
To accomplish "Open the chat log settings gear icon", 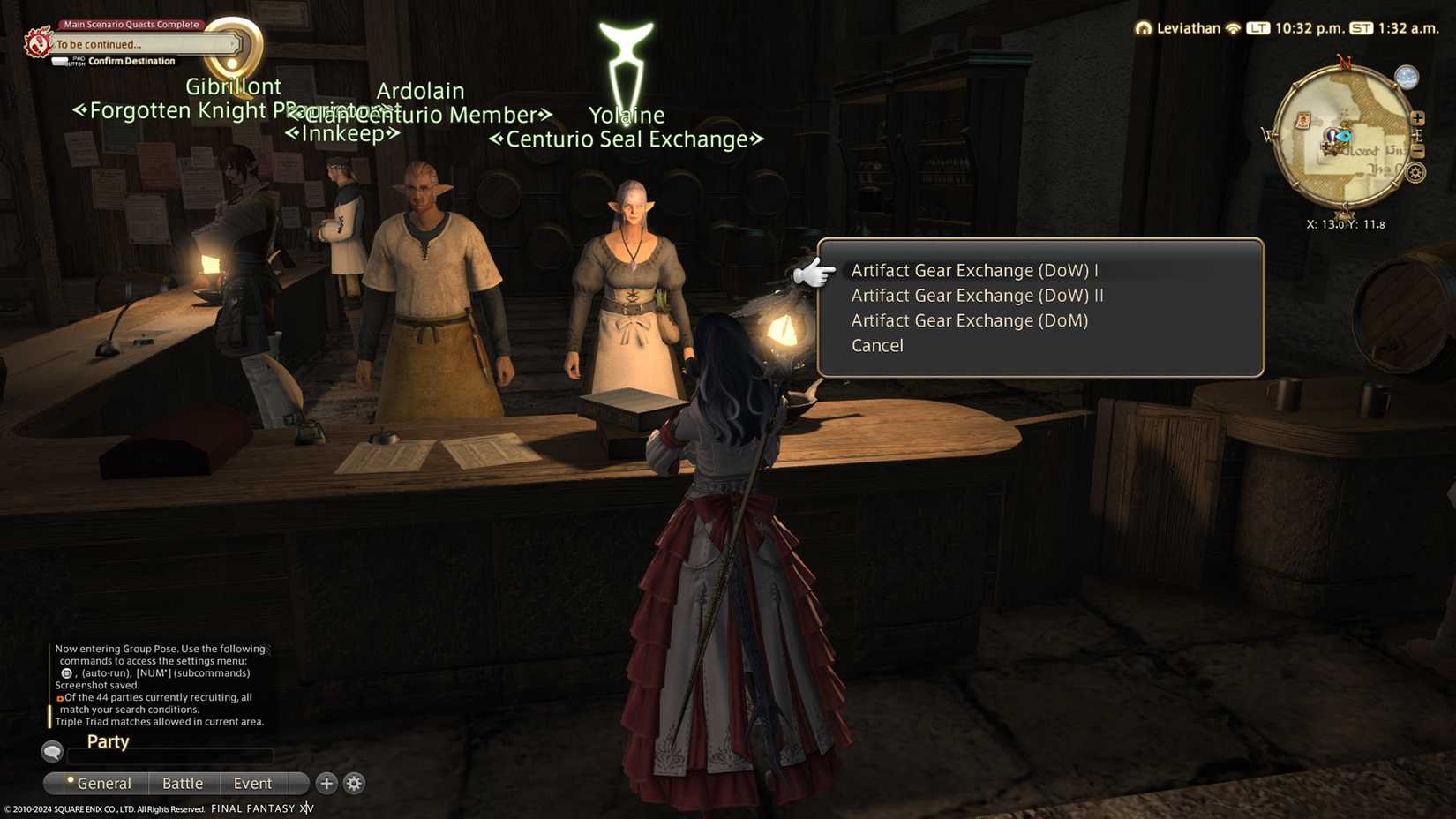I will tap(354, 783).
